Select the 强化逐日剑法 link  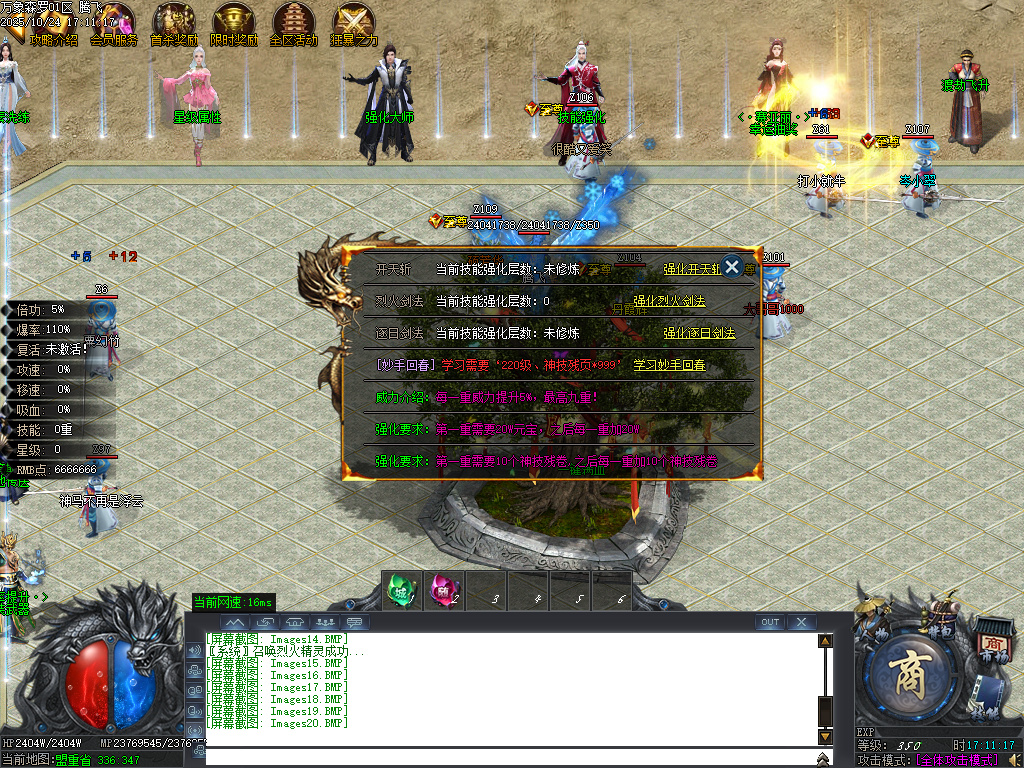tap(699, 333)
